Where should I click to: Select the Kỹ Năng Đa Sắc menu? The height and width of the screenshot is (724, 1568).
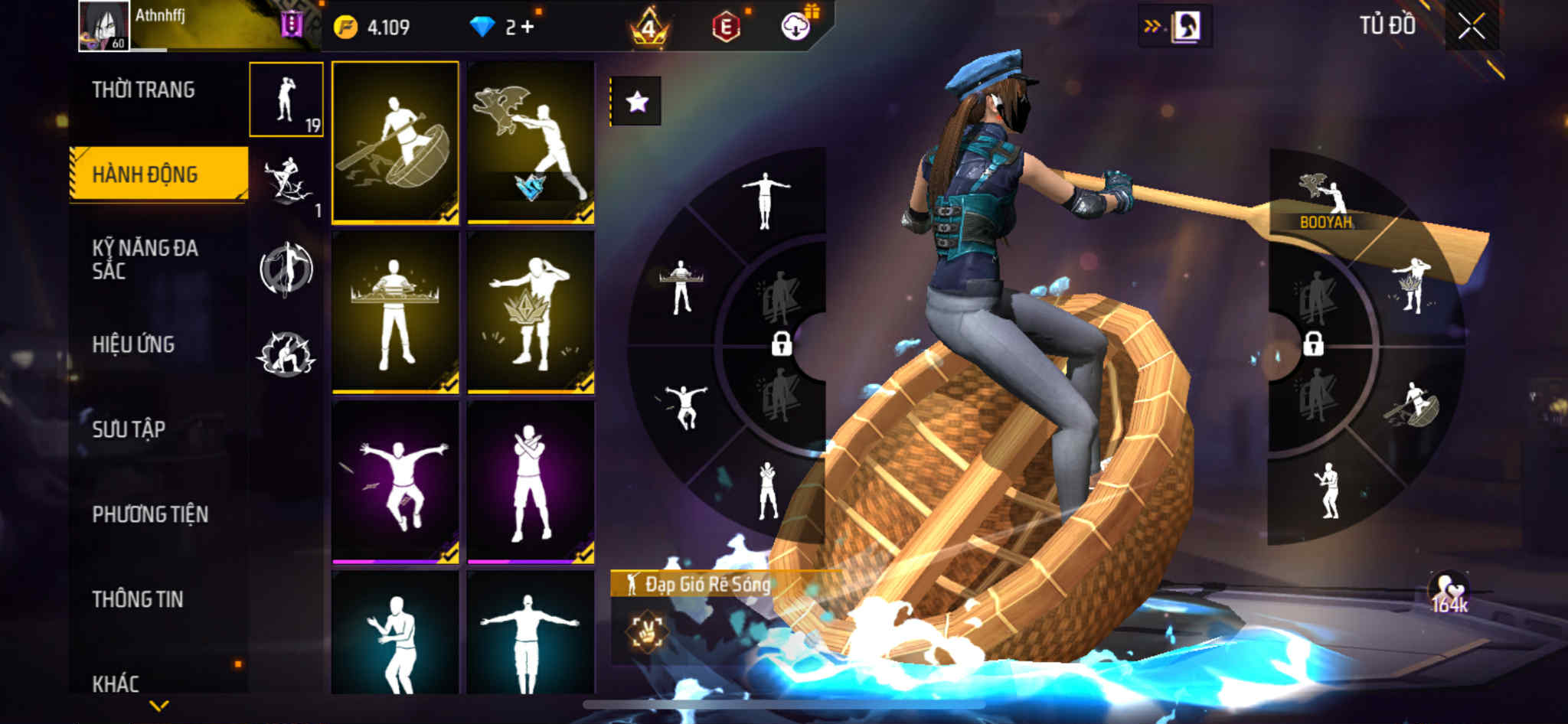(x=145, y=259)
